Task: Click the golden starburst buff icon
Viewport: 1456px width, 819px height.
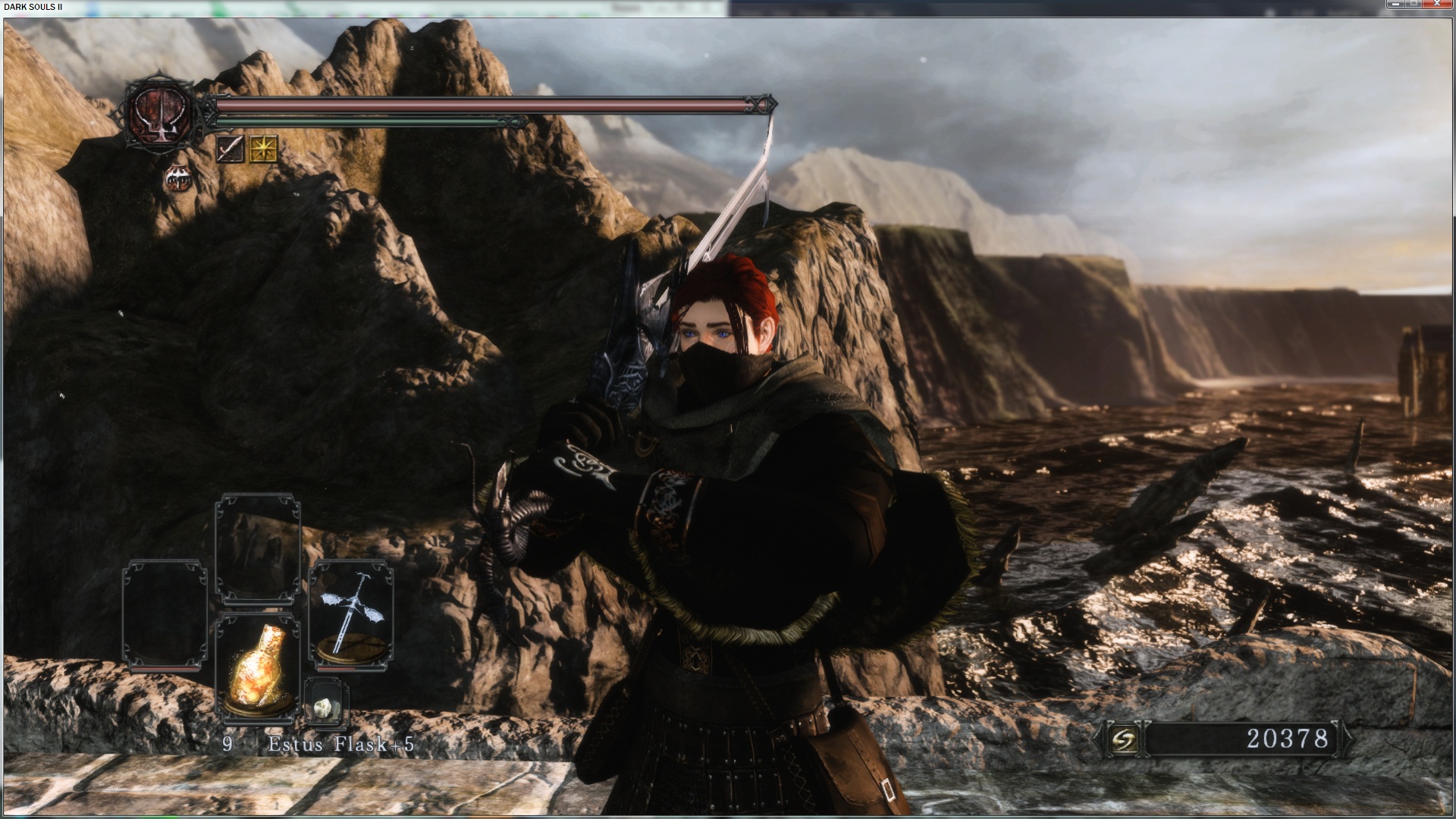Action: tap(264, 149)
